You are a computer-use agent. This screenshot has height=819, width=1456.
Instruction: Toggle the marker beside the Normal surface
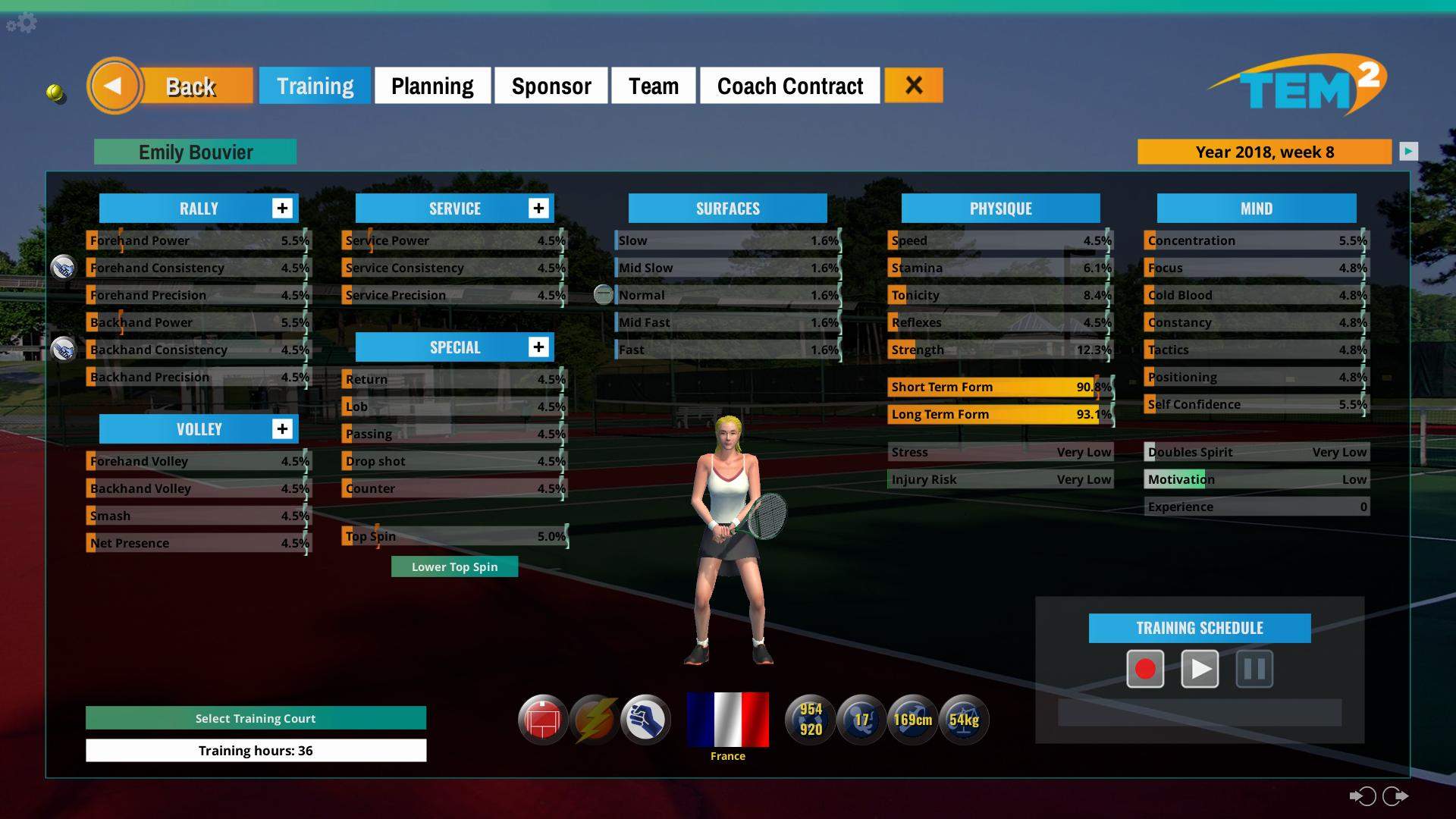point(604,294)
